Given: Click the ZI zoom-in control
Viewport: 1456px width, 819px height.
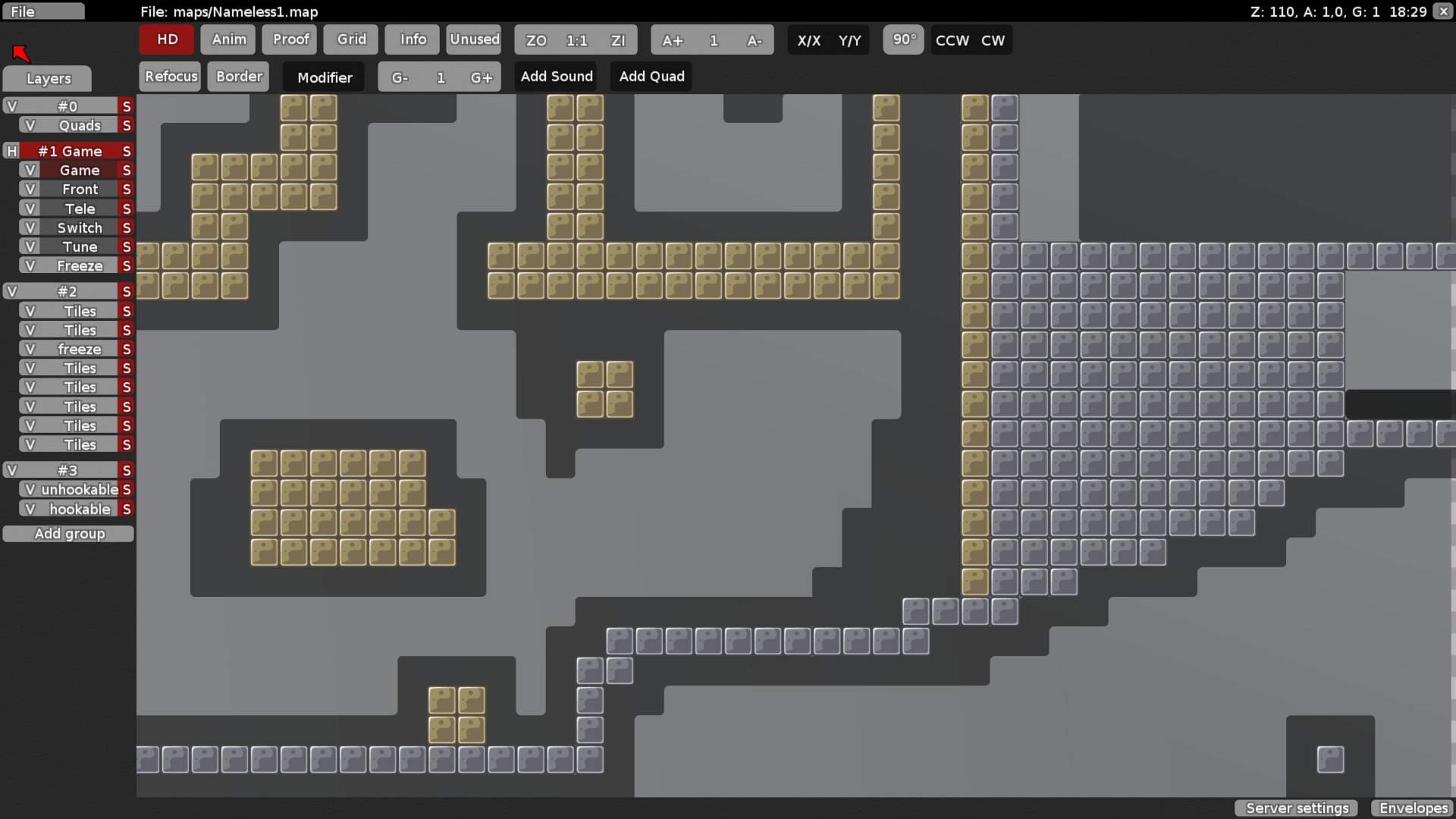Looking at the screenshot, I should click(x=618, y=40).
